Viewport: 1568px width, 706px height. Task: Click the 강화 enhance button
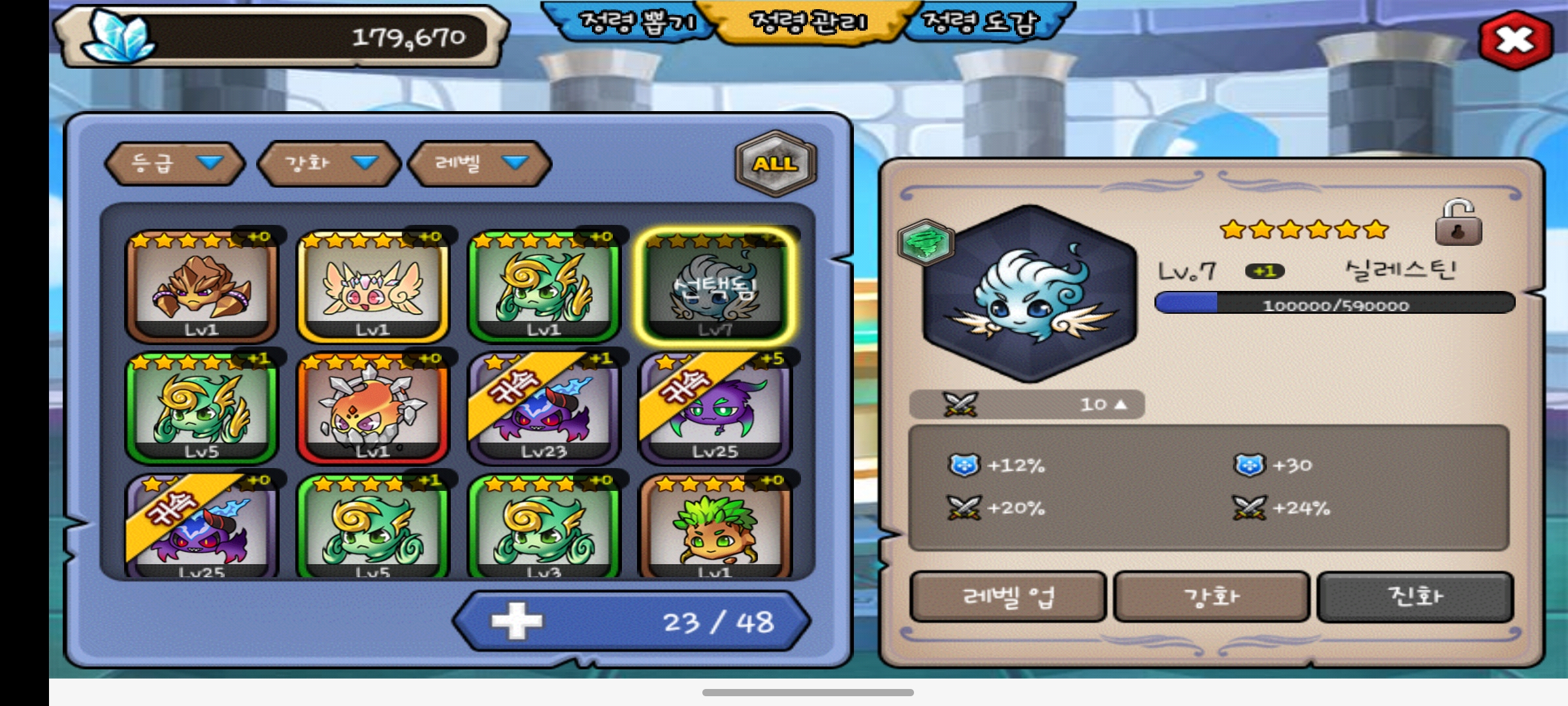point(1212,597)
